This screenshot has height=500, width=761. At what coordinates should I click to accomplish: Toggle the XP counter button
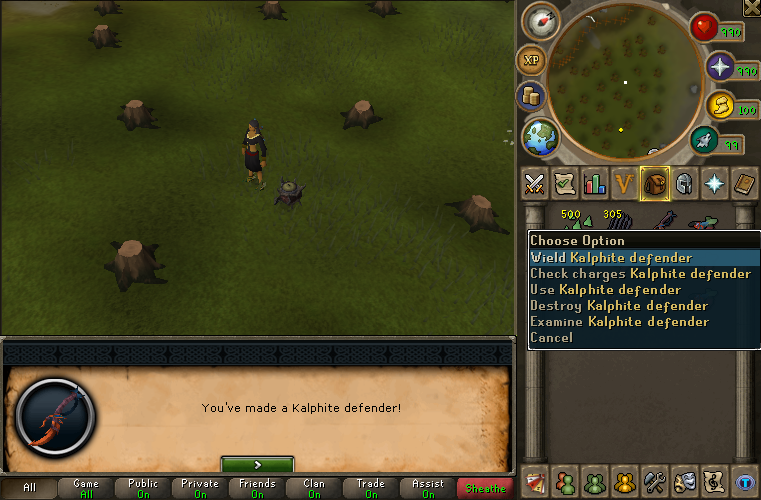pyautogui.click(x=530, y=61)
